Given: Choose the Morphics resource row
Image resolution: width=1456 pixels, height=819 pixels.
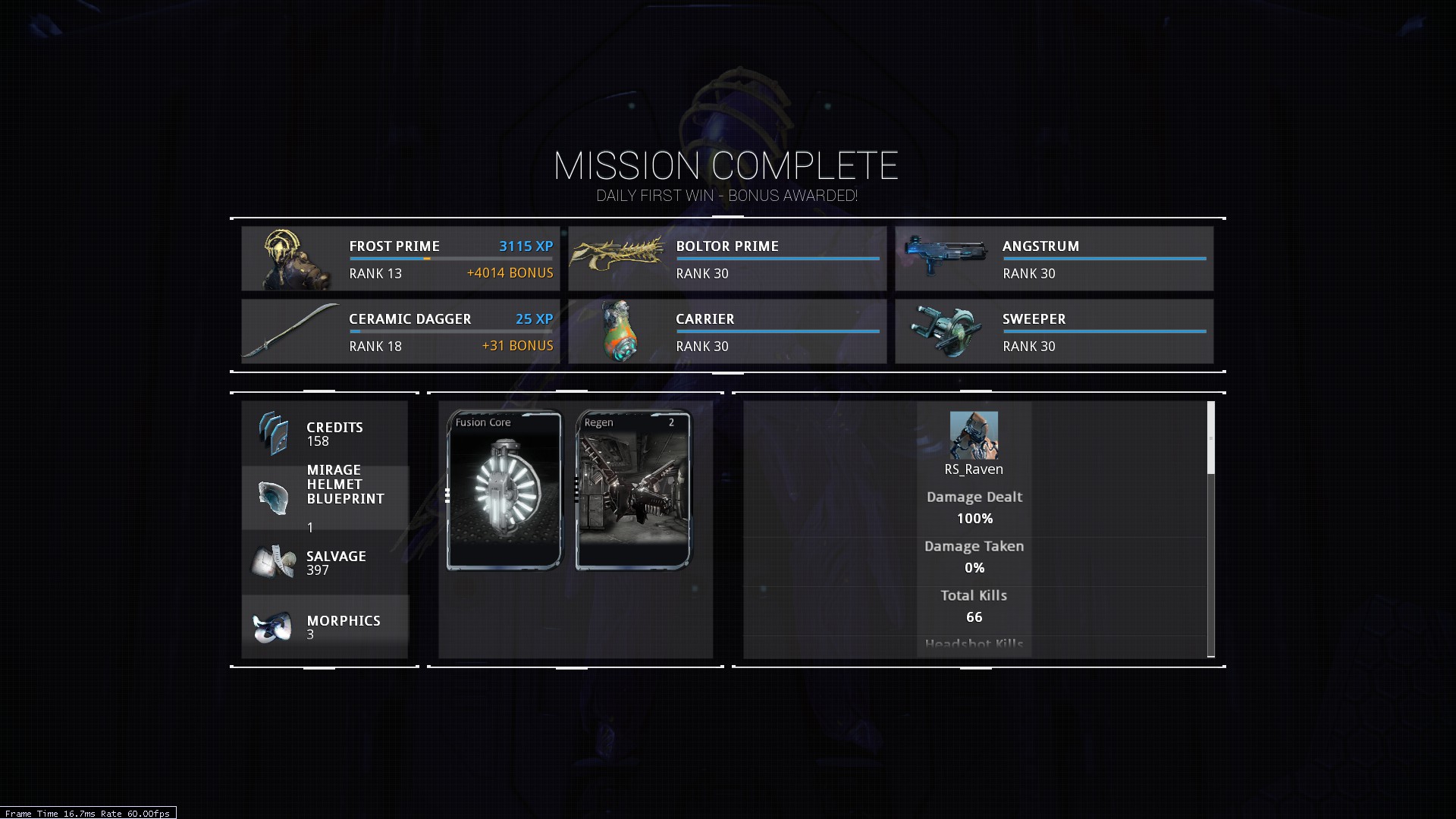Looking at the screenshot, I should [325, 626].
